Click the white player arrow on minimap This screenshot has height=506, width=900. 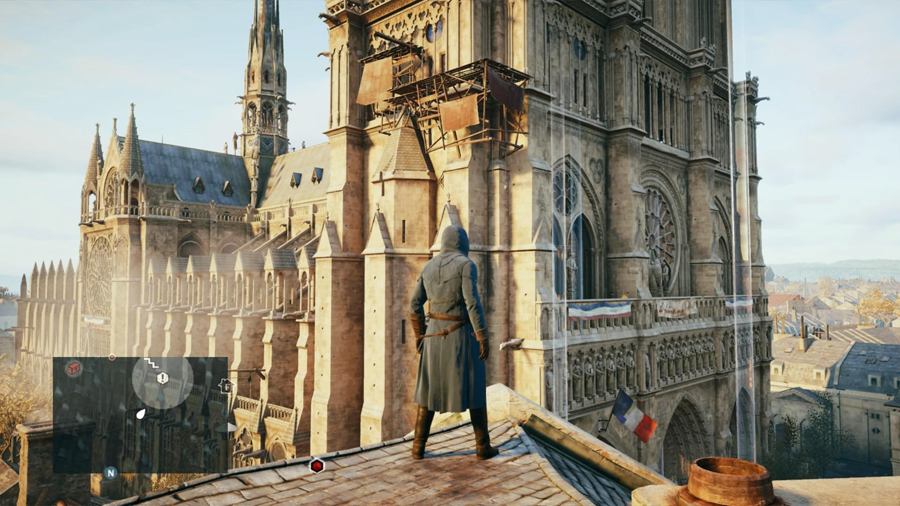tap(141, 413)
